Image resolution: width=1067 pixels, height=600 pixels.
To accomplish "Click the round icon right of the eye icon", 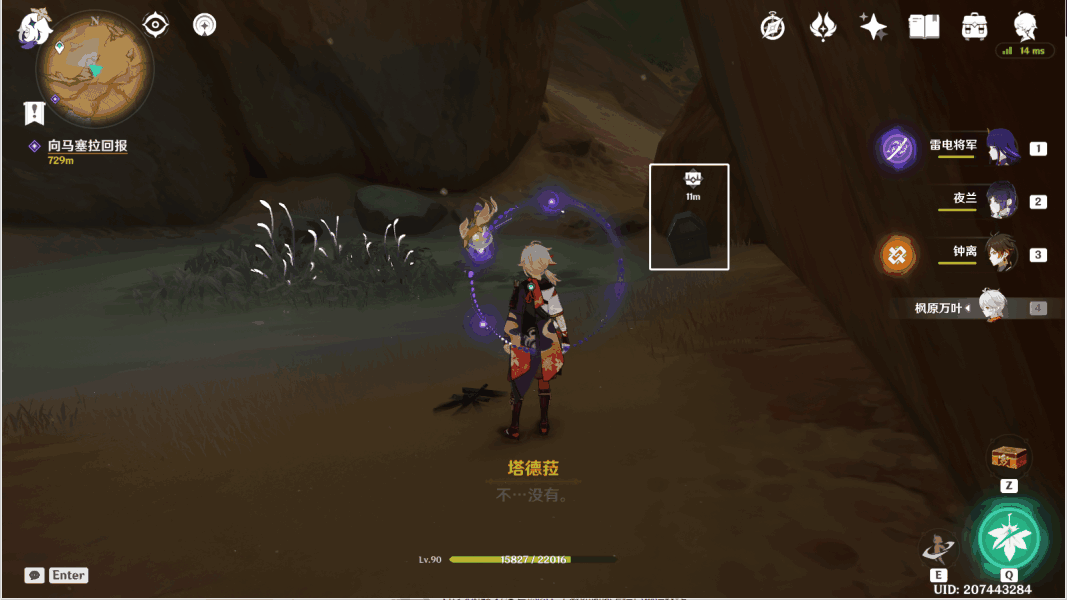I will [205, 25].
